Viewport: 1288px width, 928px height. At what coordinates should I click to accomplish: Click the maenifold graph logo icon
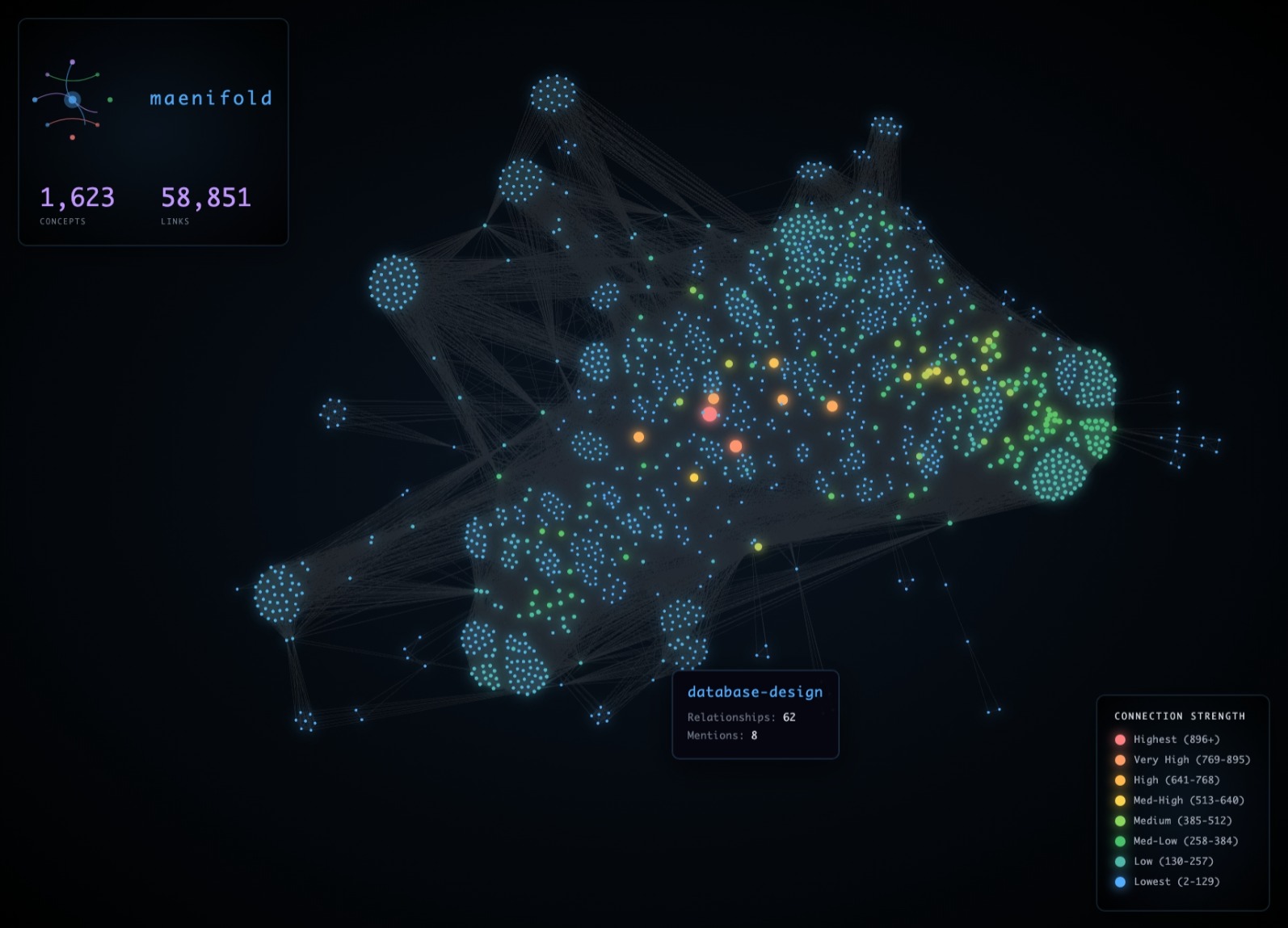(x=73, y=99)
